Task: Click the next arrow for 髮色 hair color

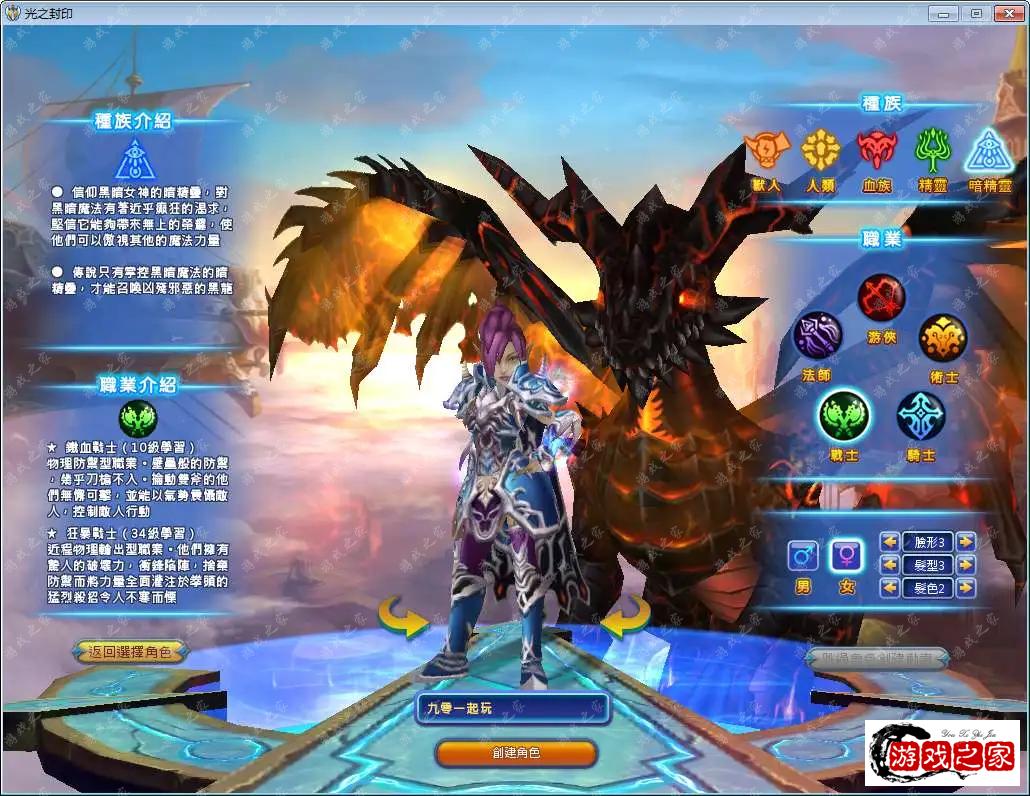Action: (x=965, y=588)
